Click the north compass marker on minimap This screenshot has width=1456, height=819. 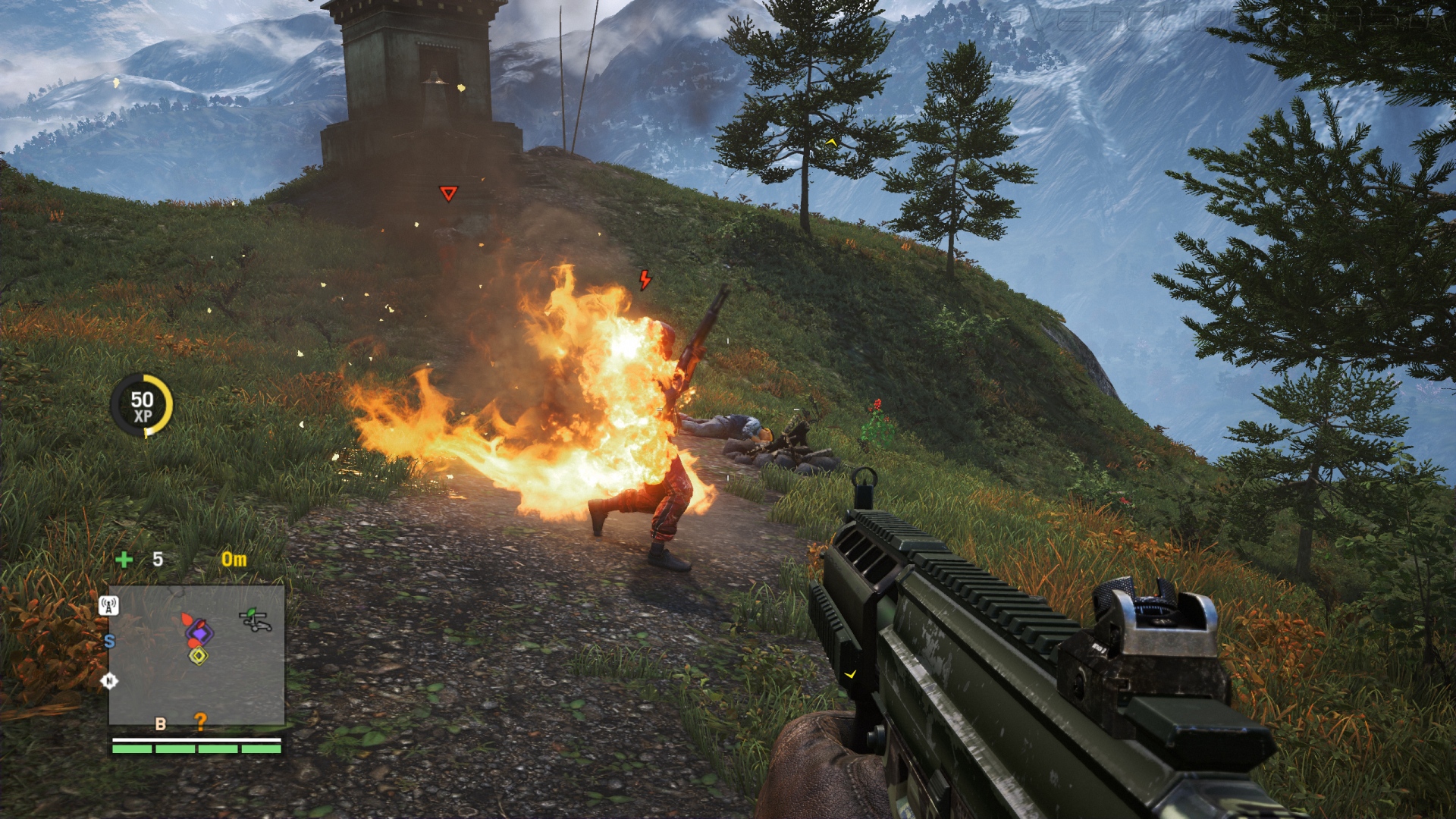pyautogui.click(x=109, y=681)
